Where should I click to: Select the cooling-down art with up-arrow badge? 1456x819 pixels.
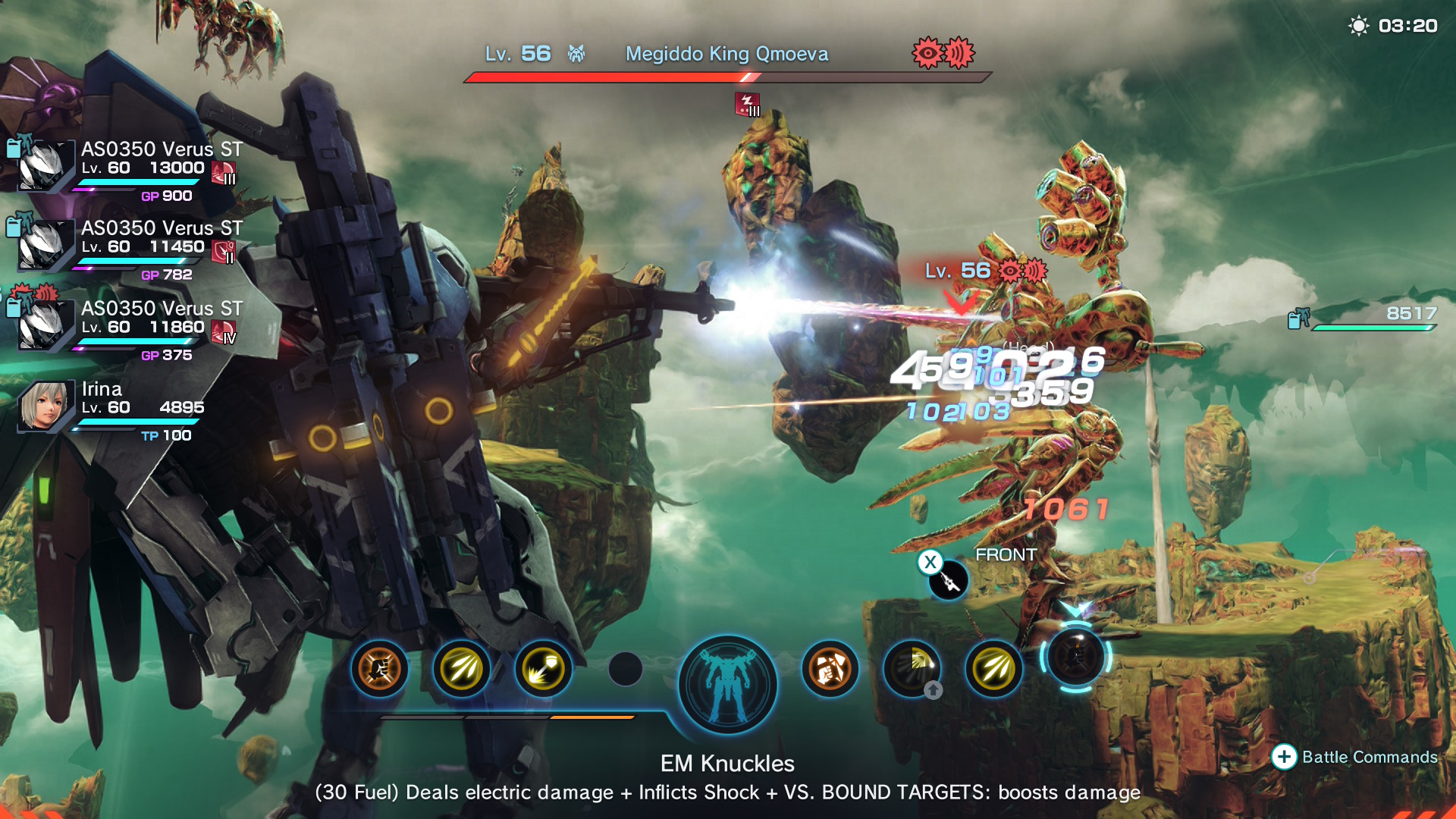coord(912,669)
